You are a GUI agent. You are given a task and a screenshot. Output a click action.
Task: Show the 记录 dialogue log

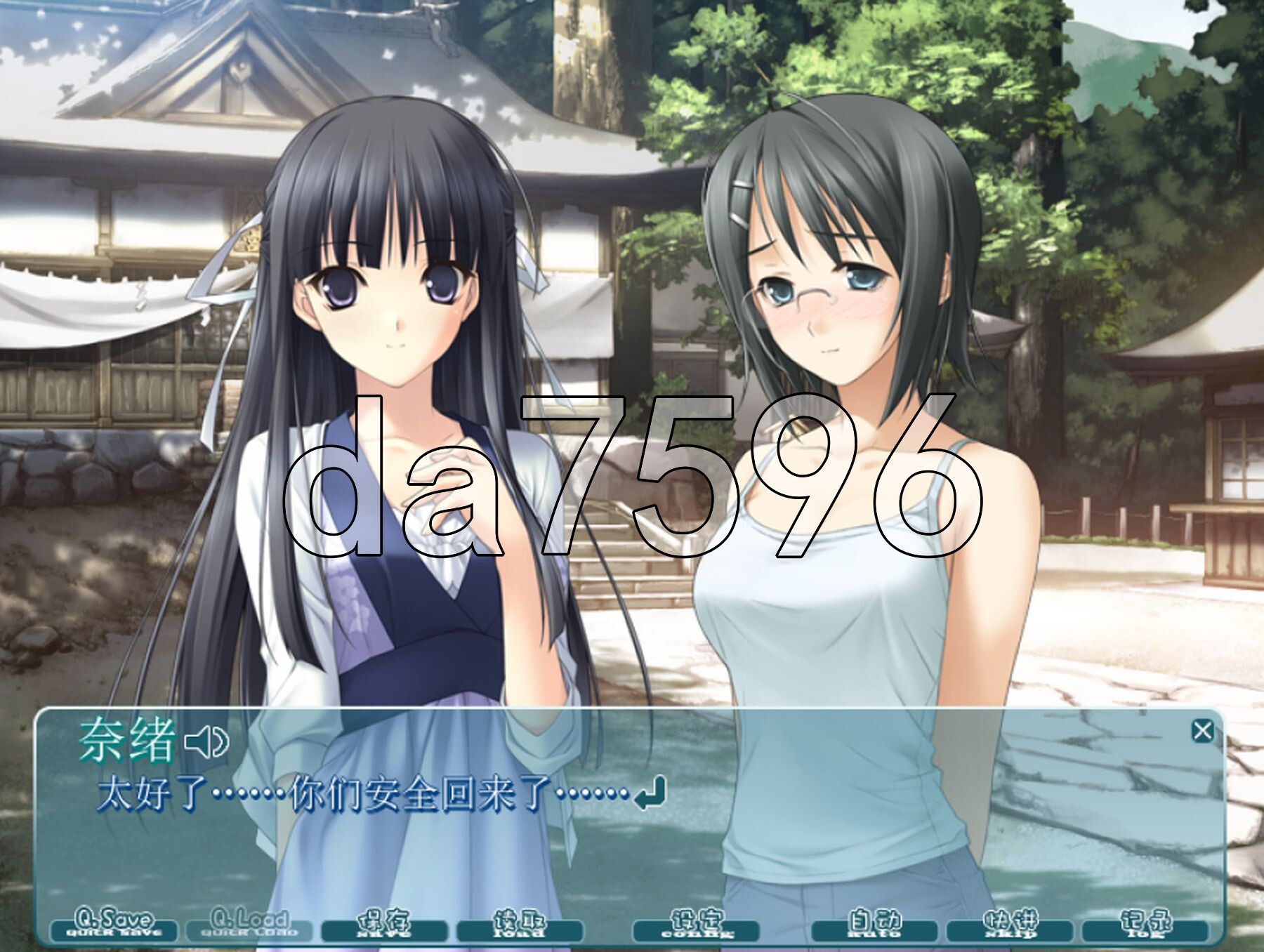tap(1145, 925)
